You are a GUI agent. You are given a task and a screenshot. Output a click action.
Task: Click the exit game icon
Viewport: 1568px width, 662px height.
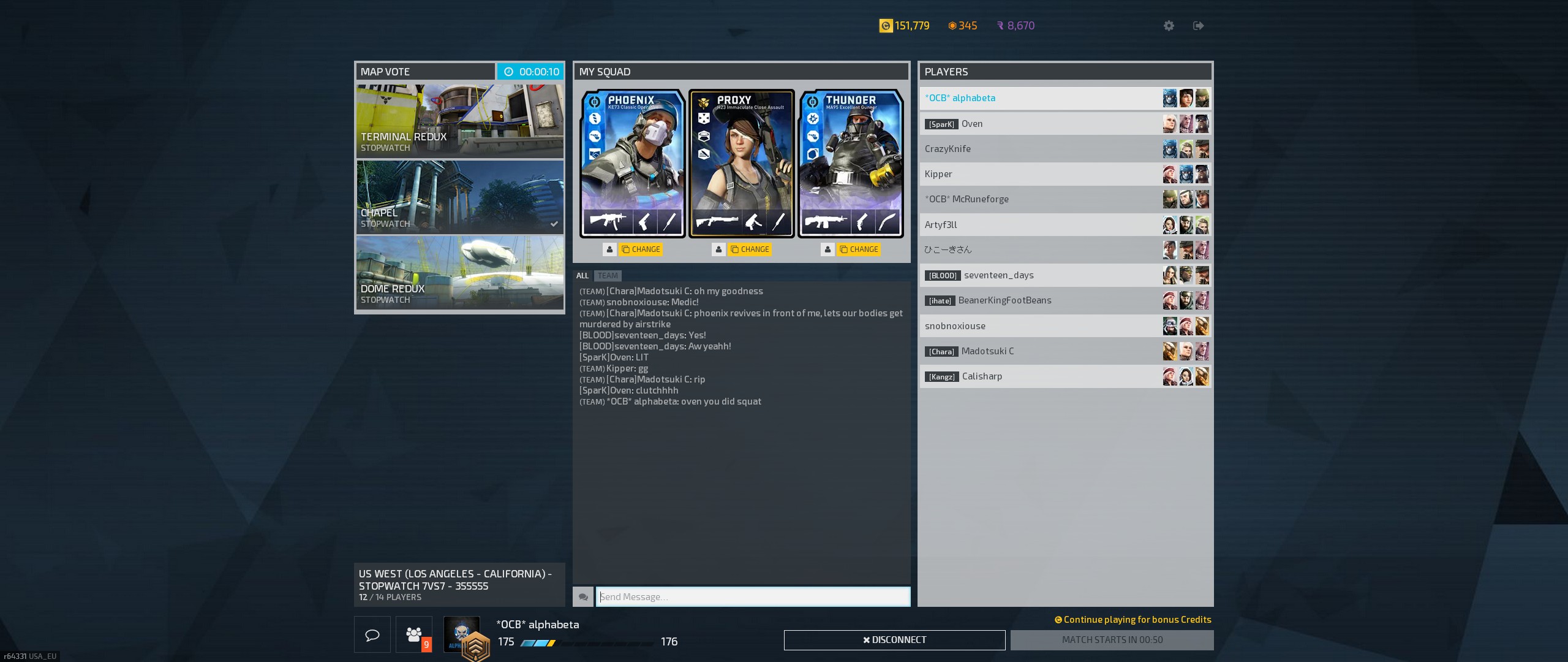(1199, 26)
